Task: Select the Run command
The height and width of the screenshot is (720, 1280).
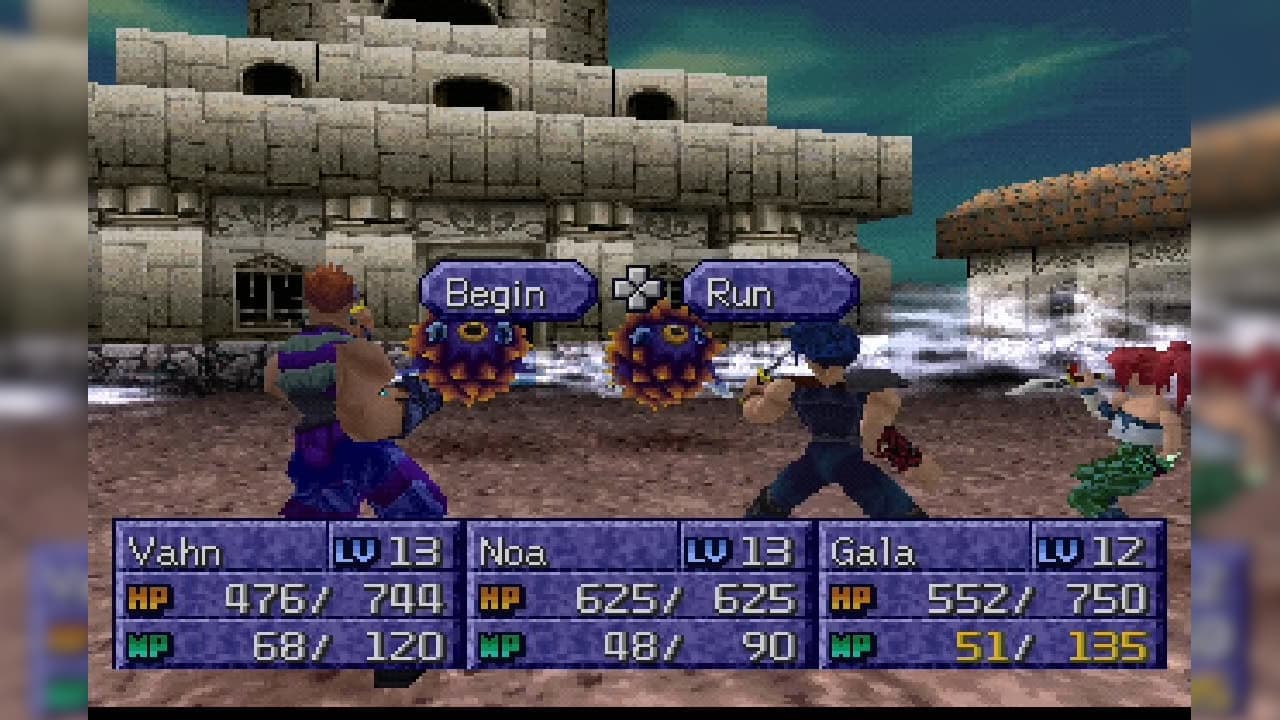Action: pos(770,292)
